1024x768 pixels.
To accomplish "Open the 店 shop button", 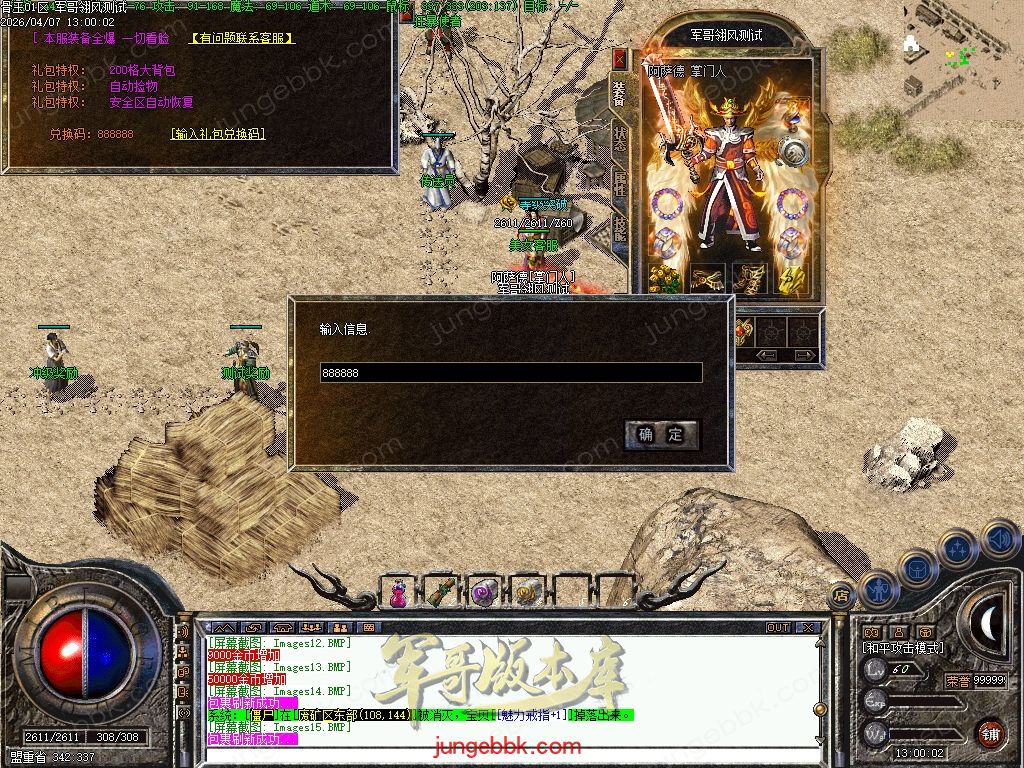I will coord(842,596).
